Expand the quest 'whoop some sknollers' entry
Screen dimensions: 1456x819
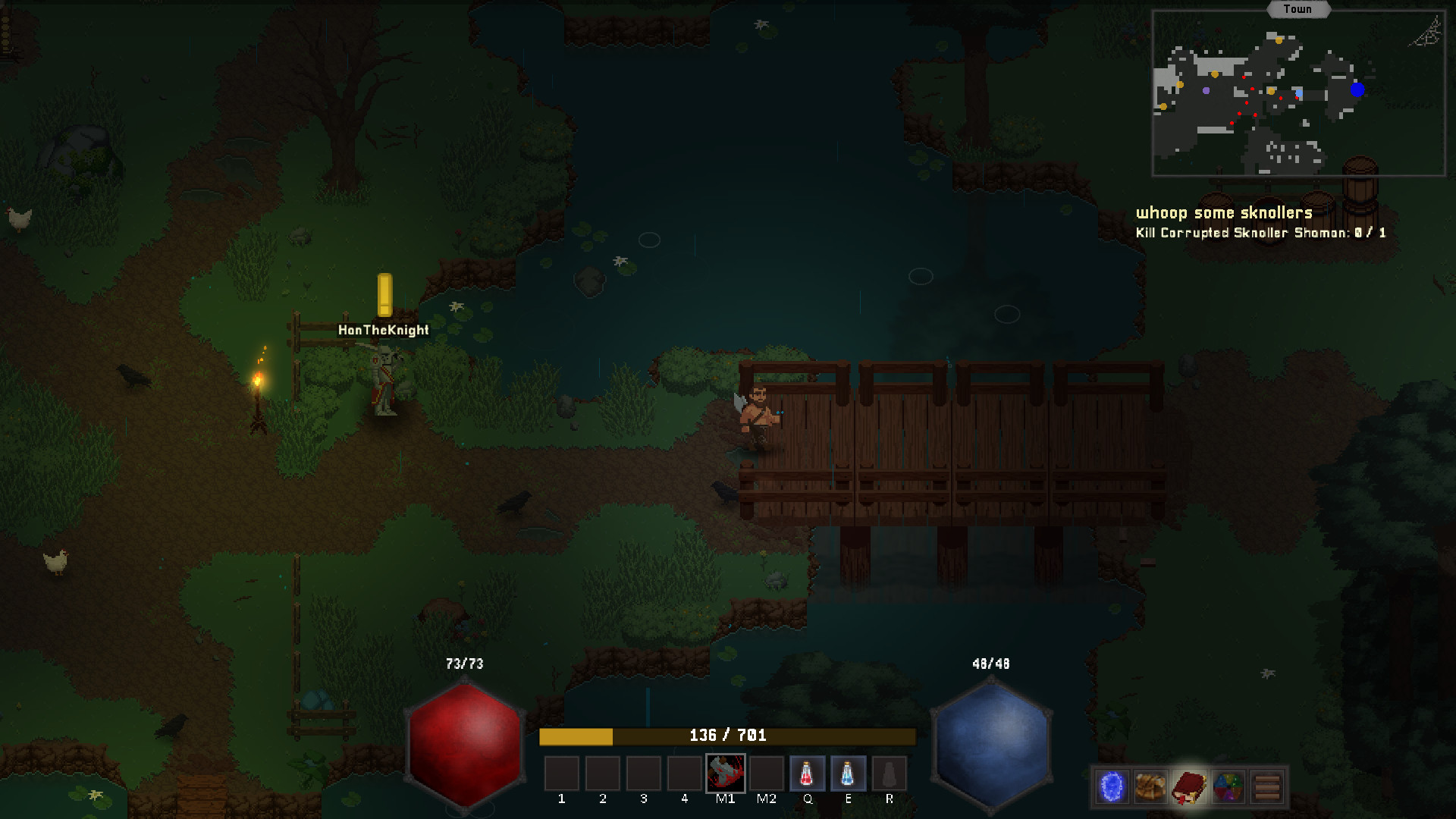[1223, 213]
